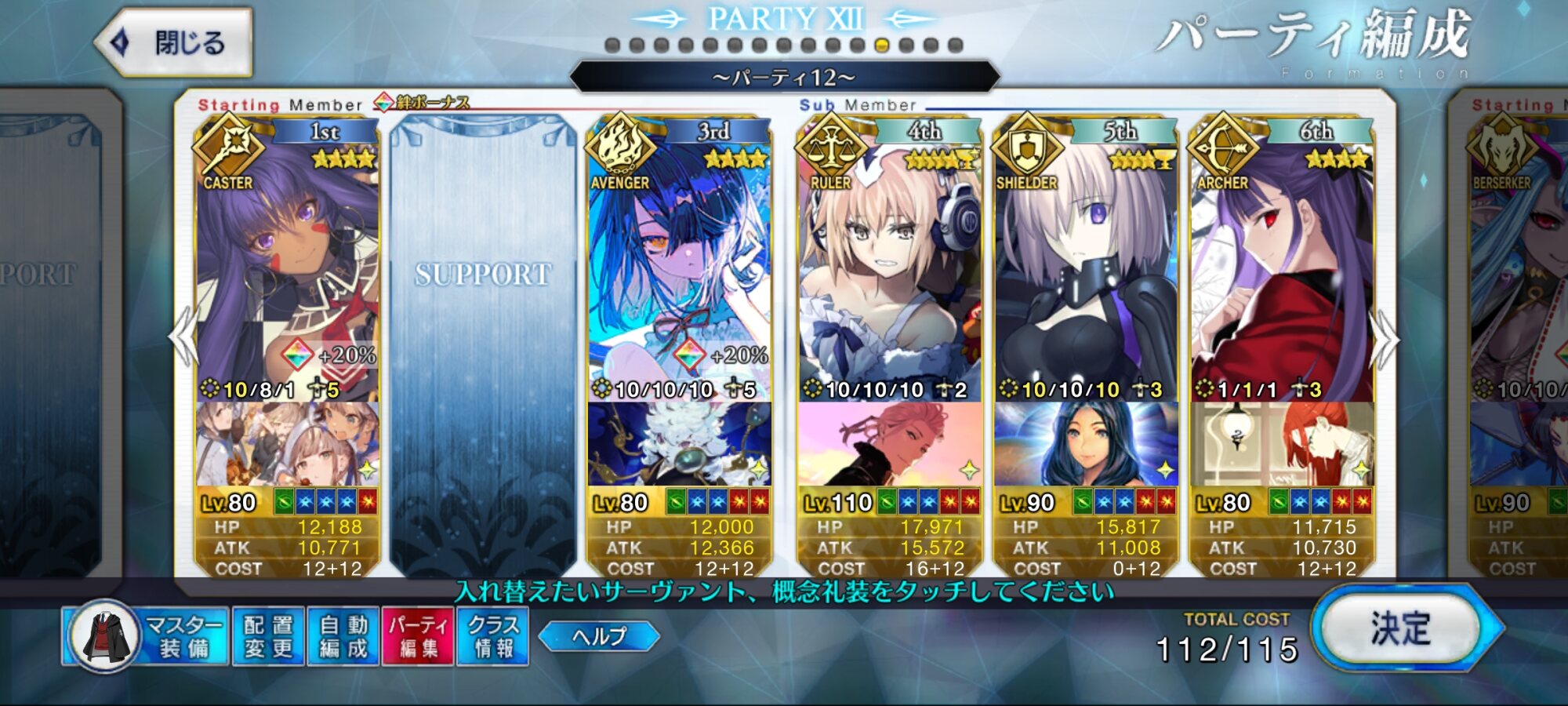Choose 配置変更 to rearrange positions
The image size is (1568, 706).
[268, 636]
